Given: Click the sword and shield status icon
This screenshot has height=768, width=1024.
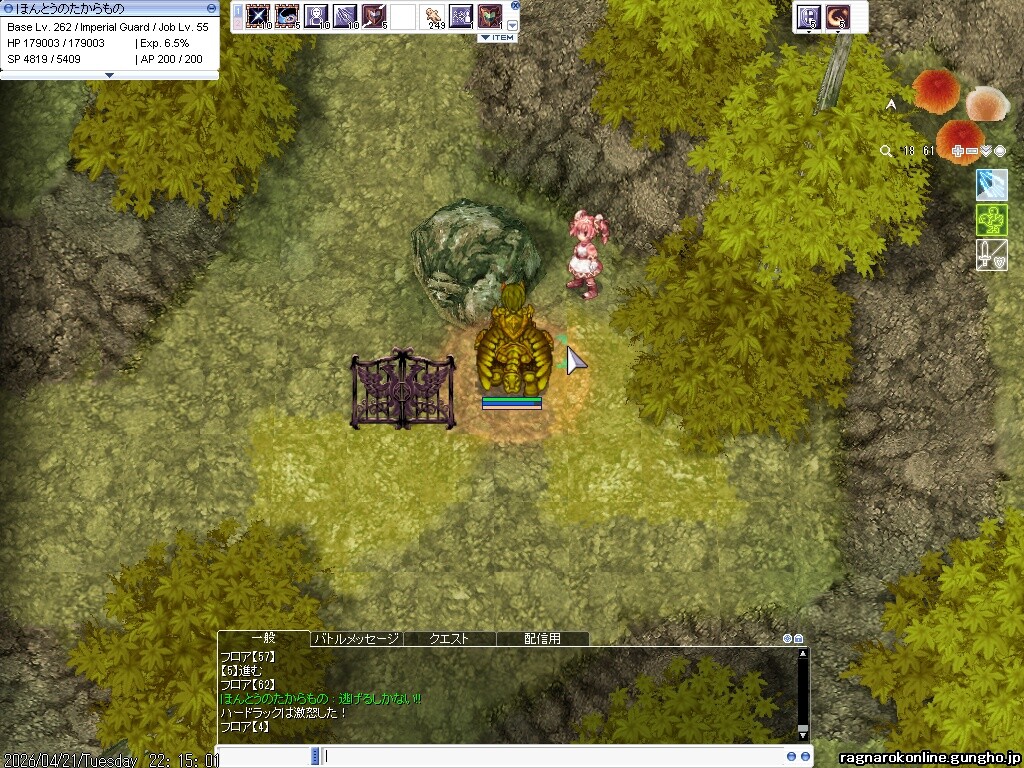Looking at the screenshot, I should click(x=991, y=255).
